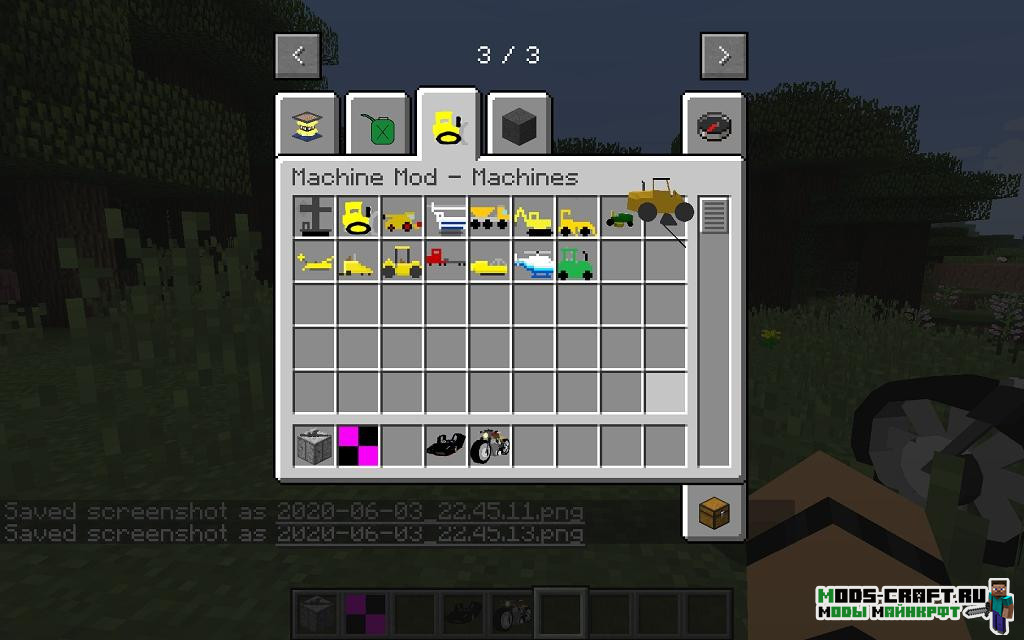This screenshot has width=1024, height=640.
Task: Grab the green tractor item
Action: 577,262
